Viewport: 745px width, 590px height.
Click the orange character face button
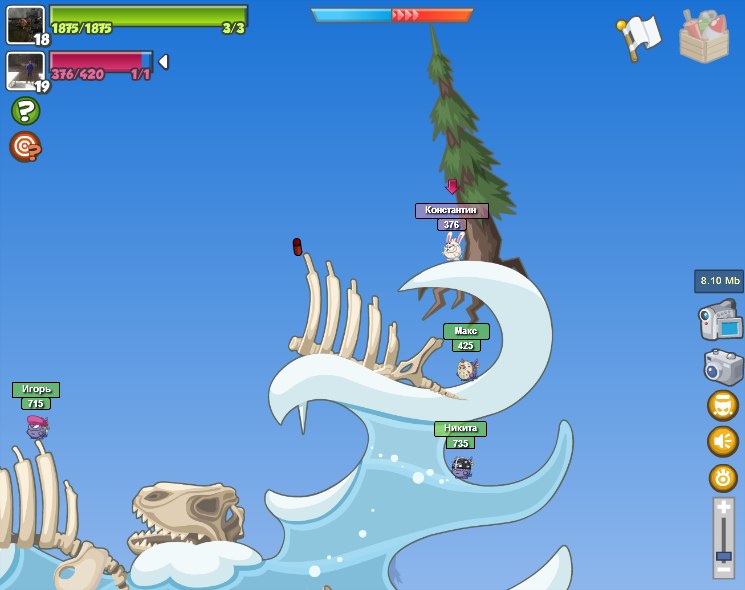click(x=722, y=405)
